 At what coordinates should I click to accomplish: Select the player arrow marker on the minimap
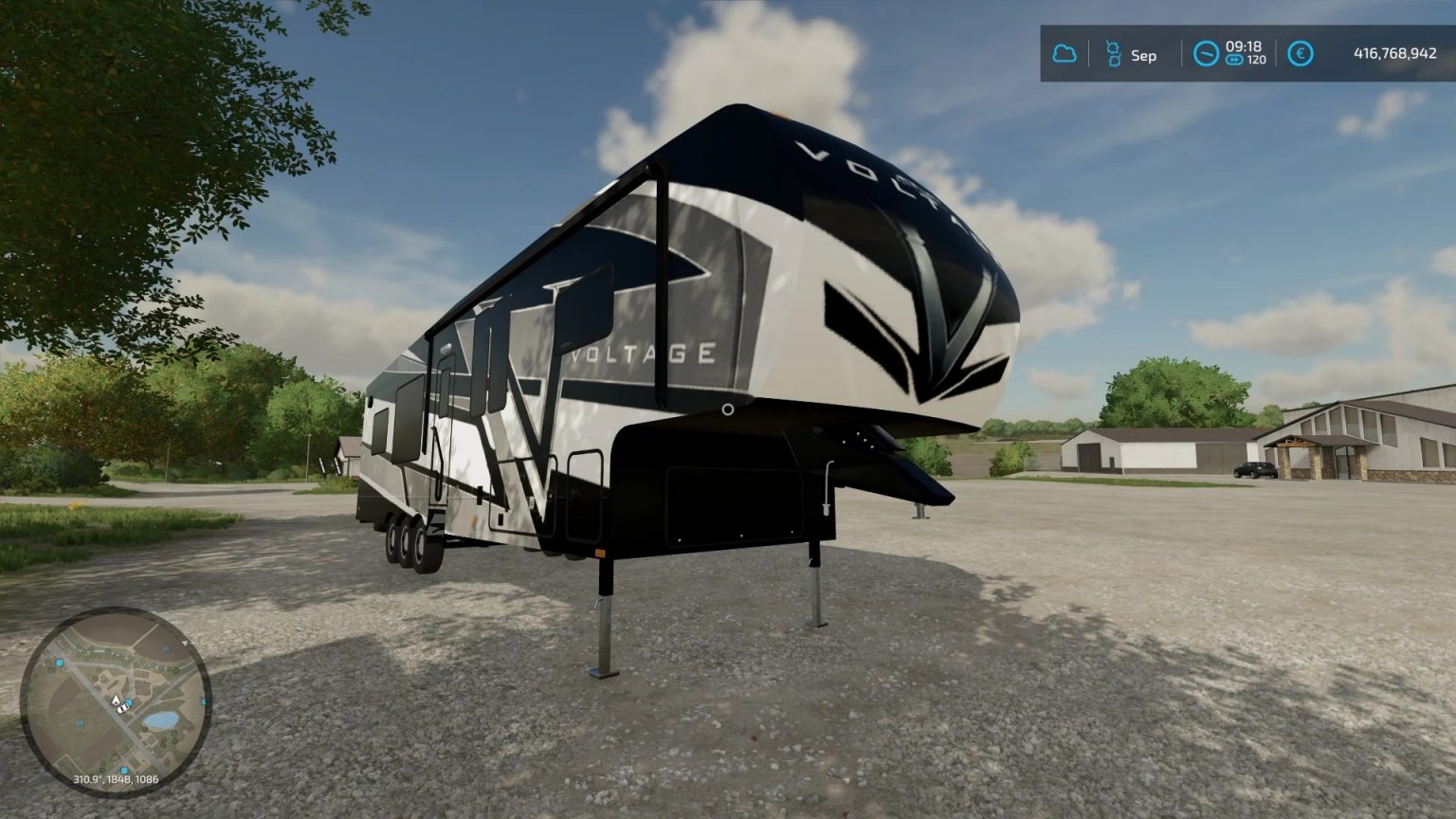116,699
